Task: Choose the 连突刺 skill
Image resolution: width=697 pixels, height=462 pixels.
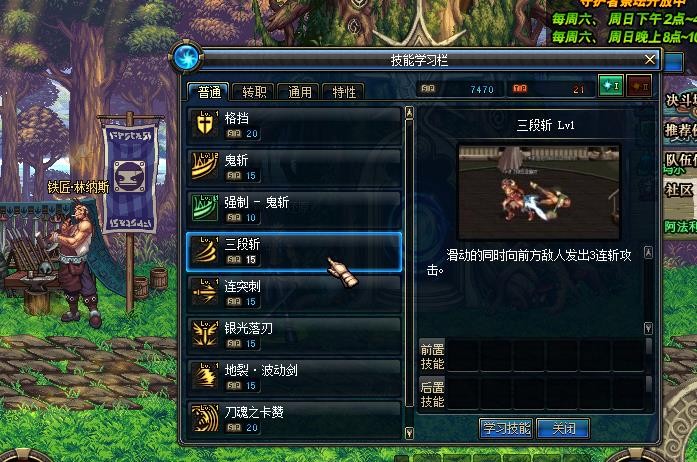Action: 294,294
